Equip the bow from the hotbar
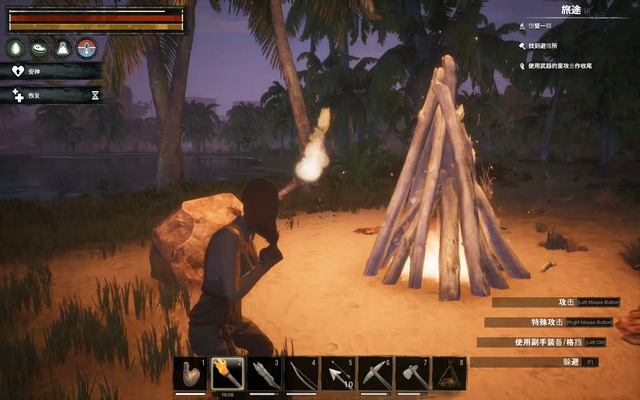 301,374
